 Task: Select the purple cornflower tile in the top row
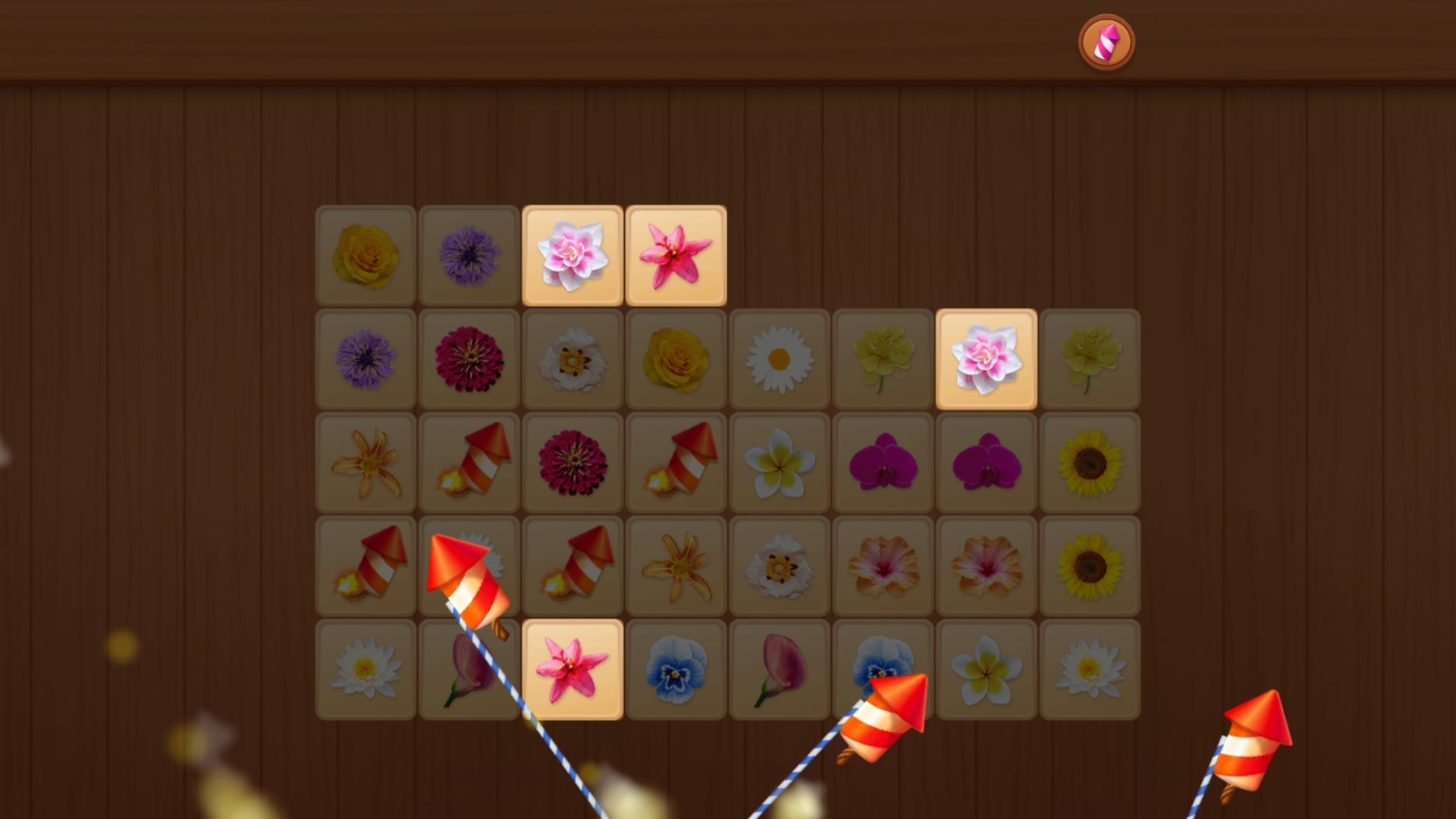click(x=469, y=256)
